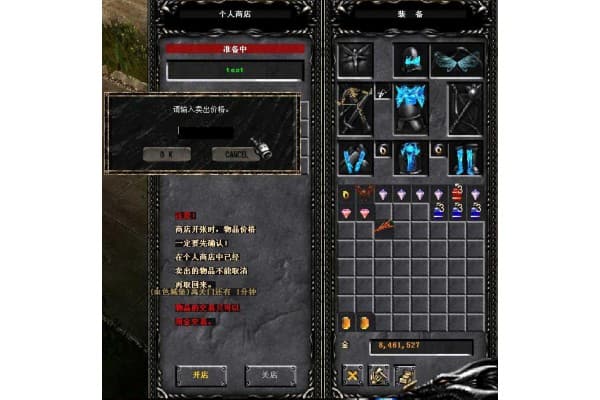Open the personal shop with 开店
The image size is (600, 400).
pos(195,374)
